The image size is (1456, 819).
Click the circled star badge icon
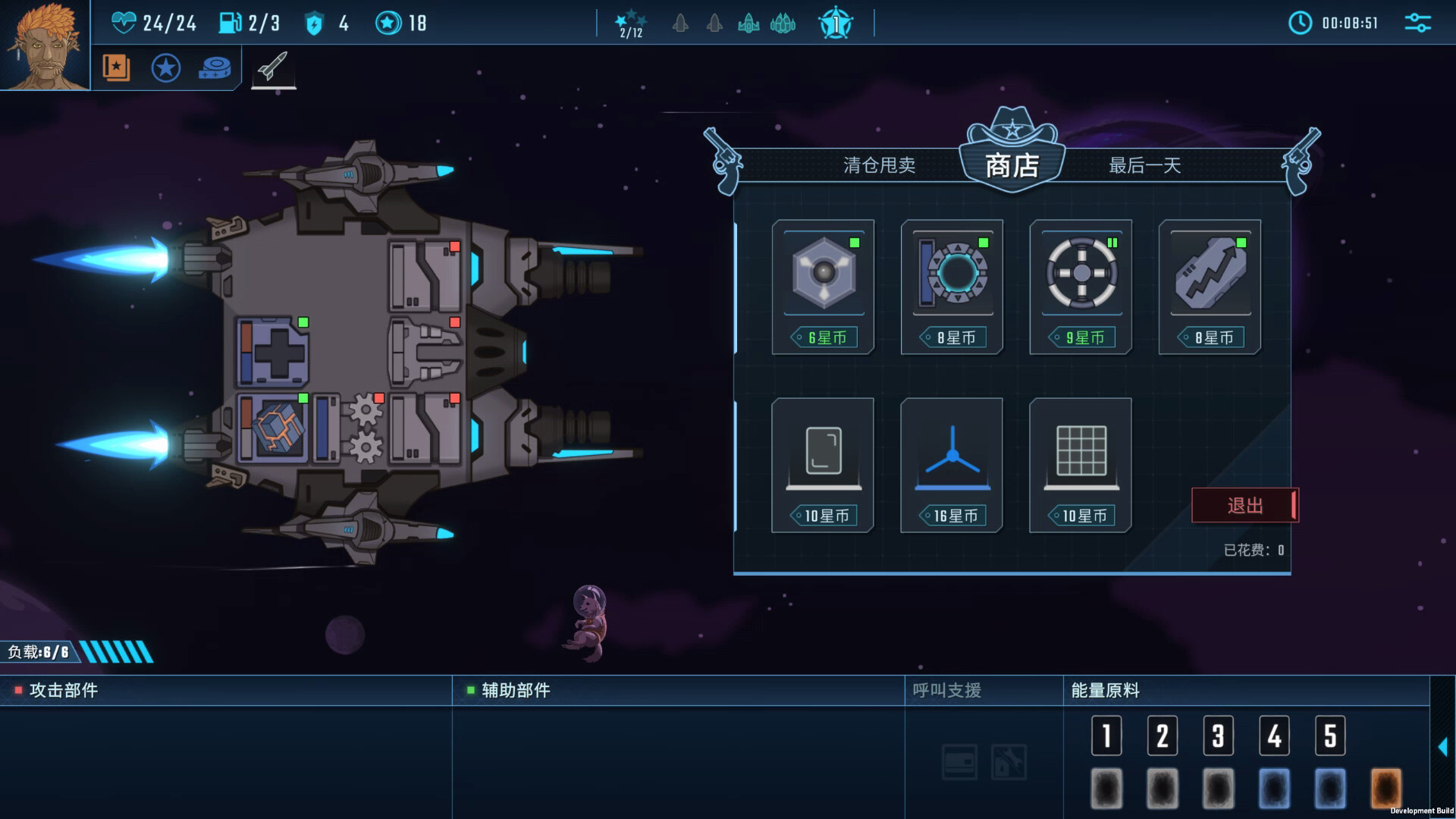(x=166, y=68)
